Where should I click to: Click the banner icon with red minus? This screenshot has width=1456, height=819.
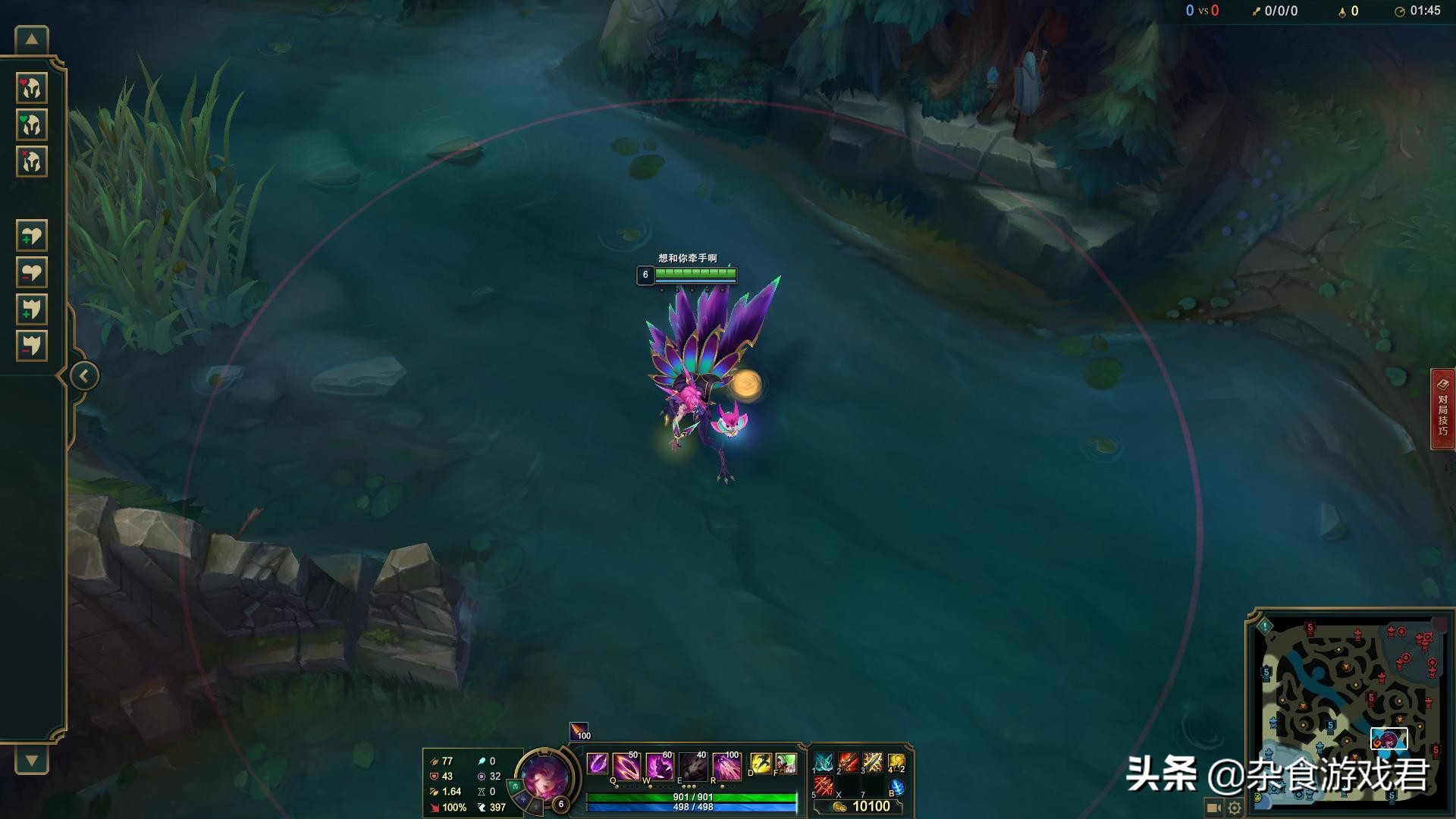pos(32,346)
